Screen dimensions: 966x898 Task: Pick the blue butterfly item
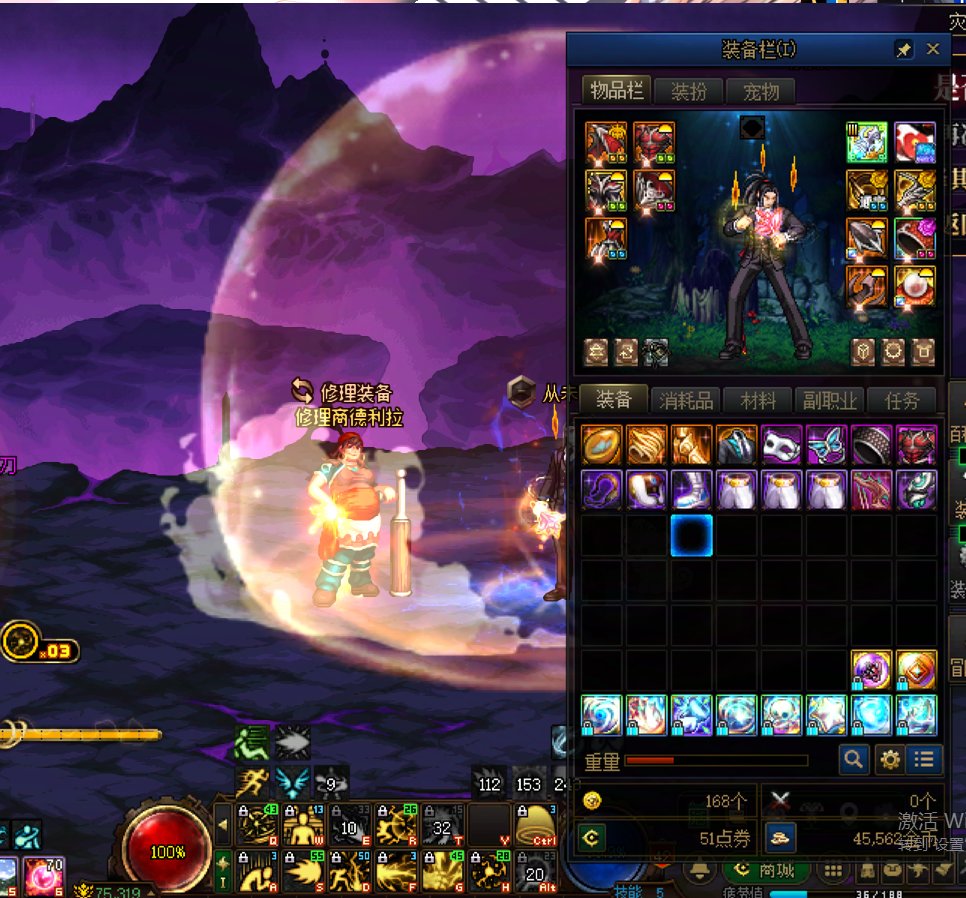827,445
